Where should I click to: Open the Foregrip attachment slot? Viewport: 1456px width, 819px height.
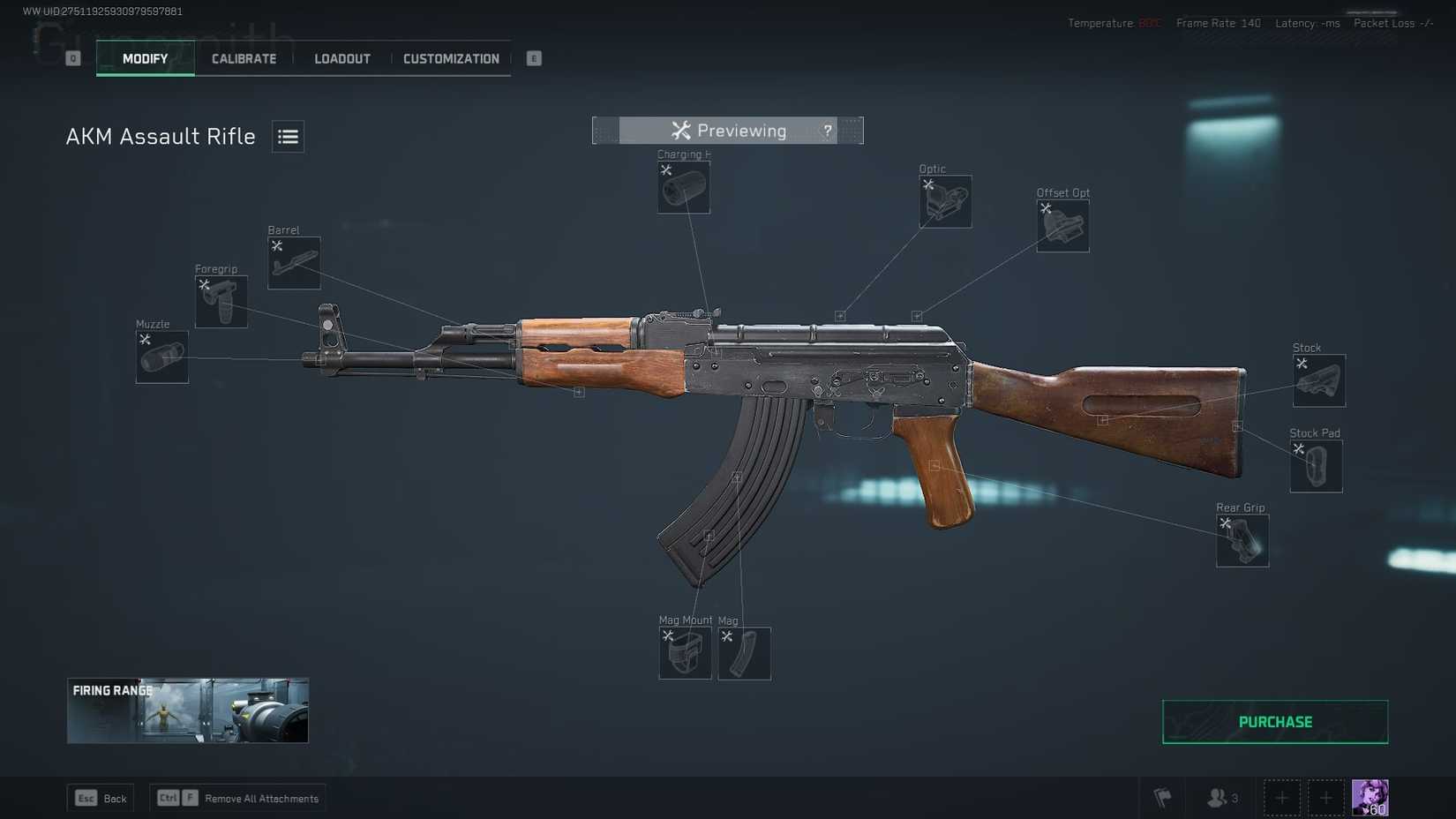point(221,300)
